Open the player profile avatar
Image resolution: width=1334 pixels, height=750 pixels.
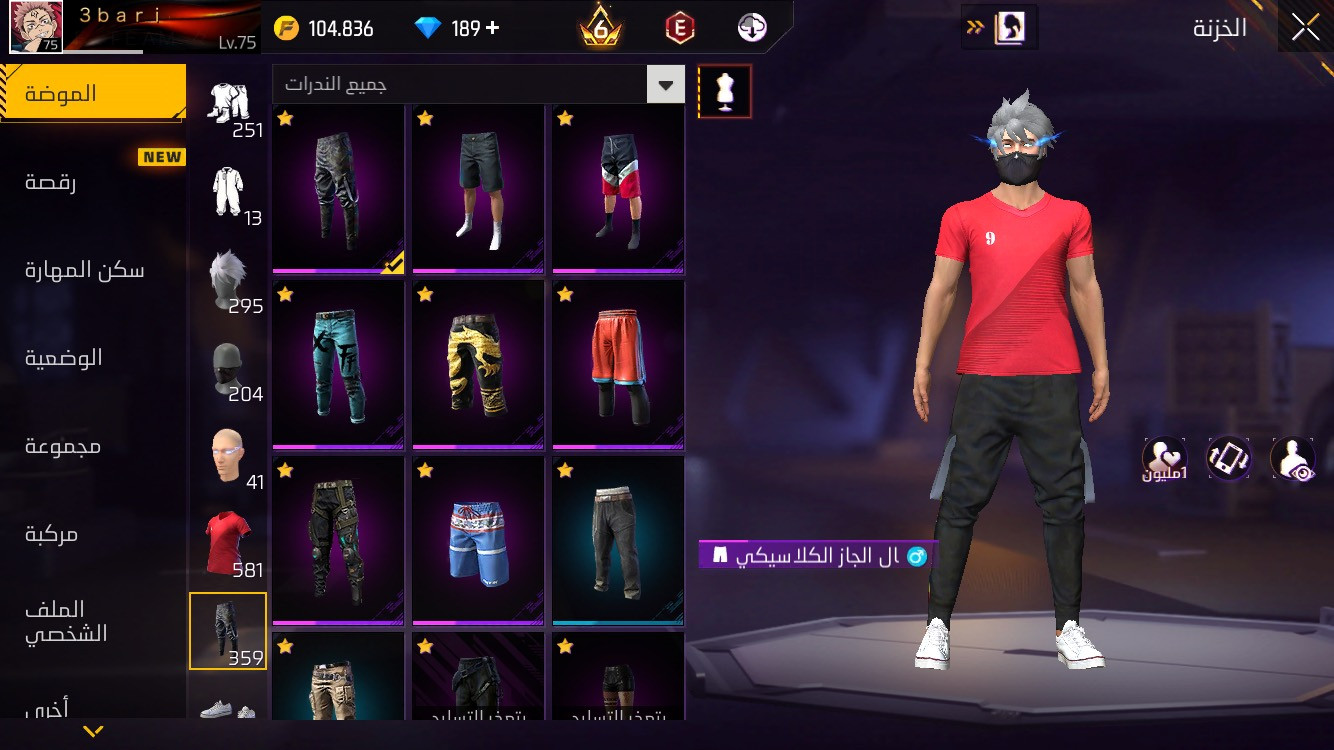36,26
